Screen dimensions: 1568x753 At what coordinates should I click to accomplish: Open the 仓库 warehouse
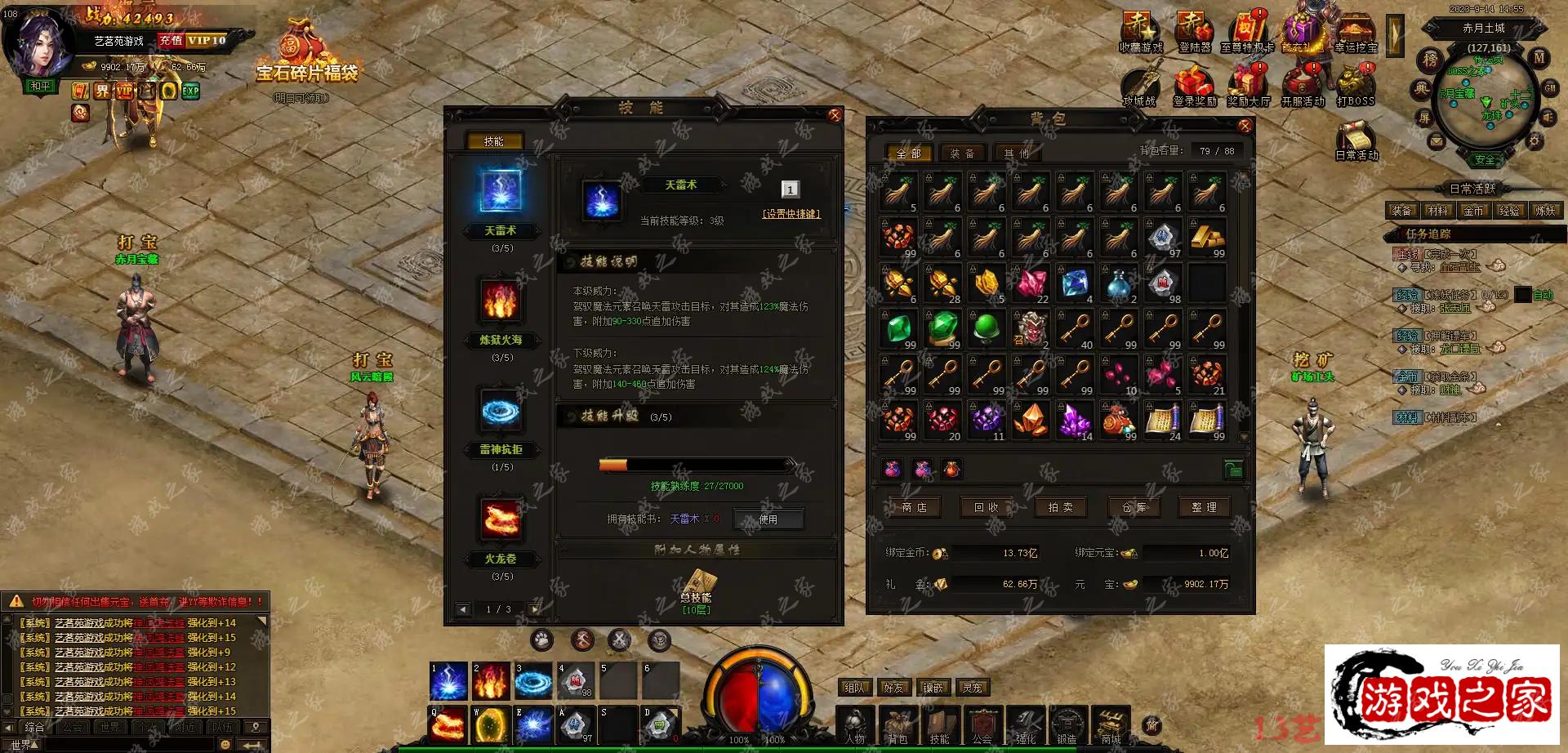coord(1134,507)
